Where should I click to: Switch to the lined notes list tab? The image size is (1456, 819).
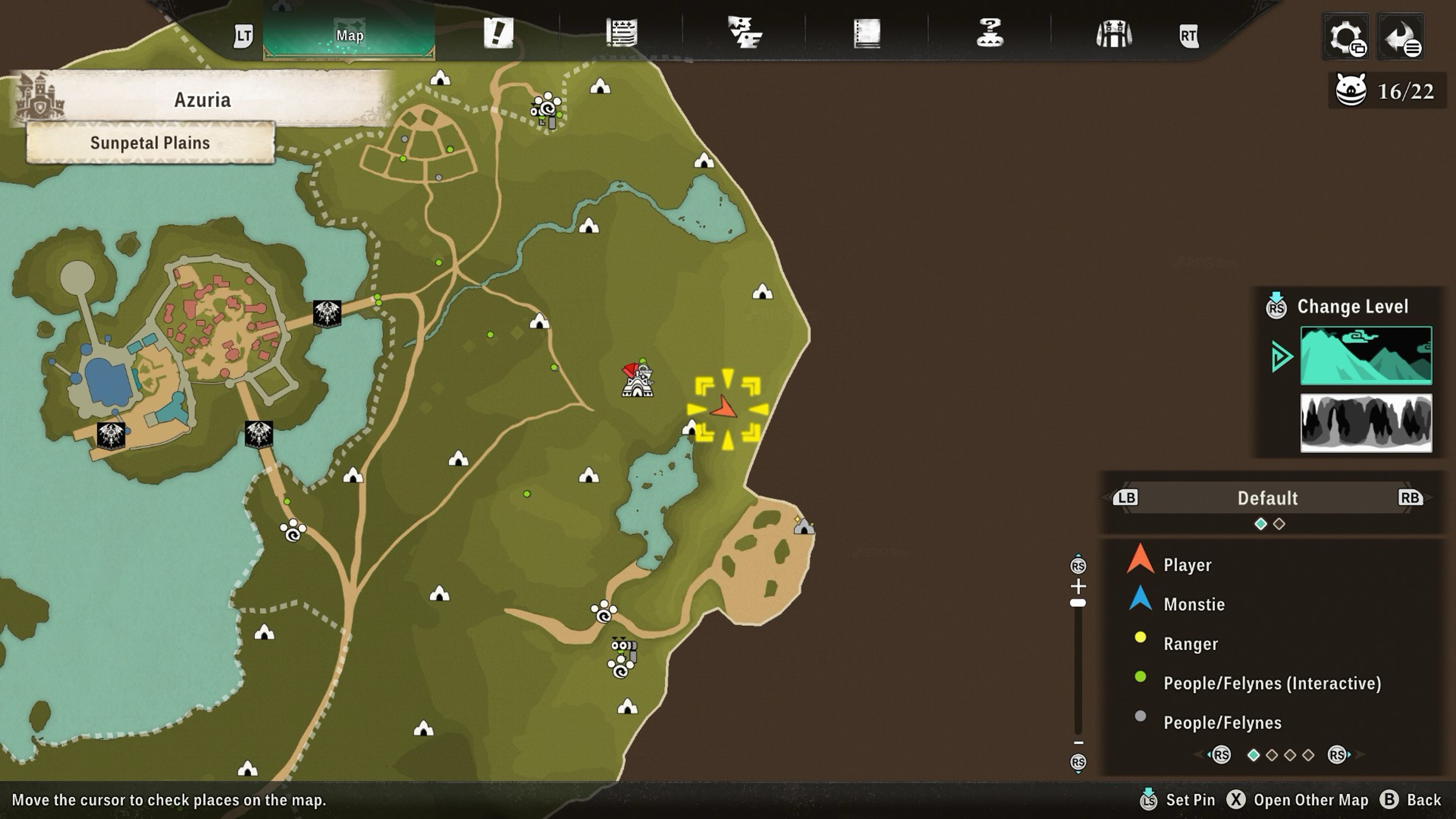[x=622, y=33]
